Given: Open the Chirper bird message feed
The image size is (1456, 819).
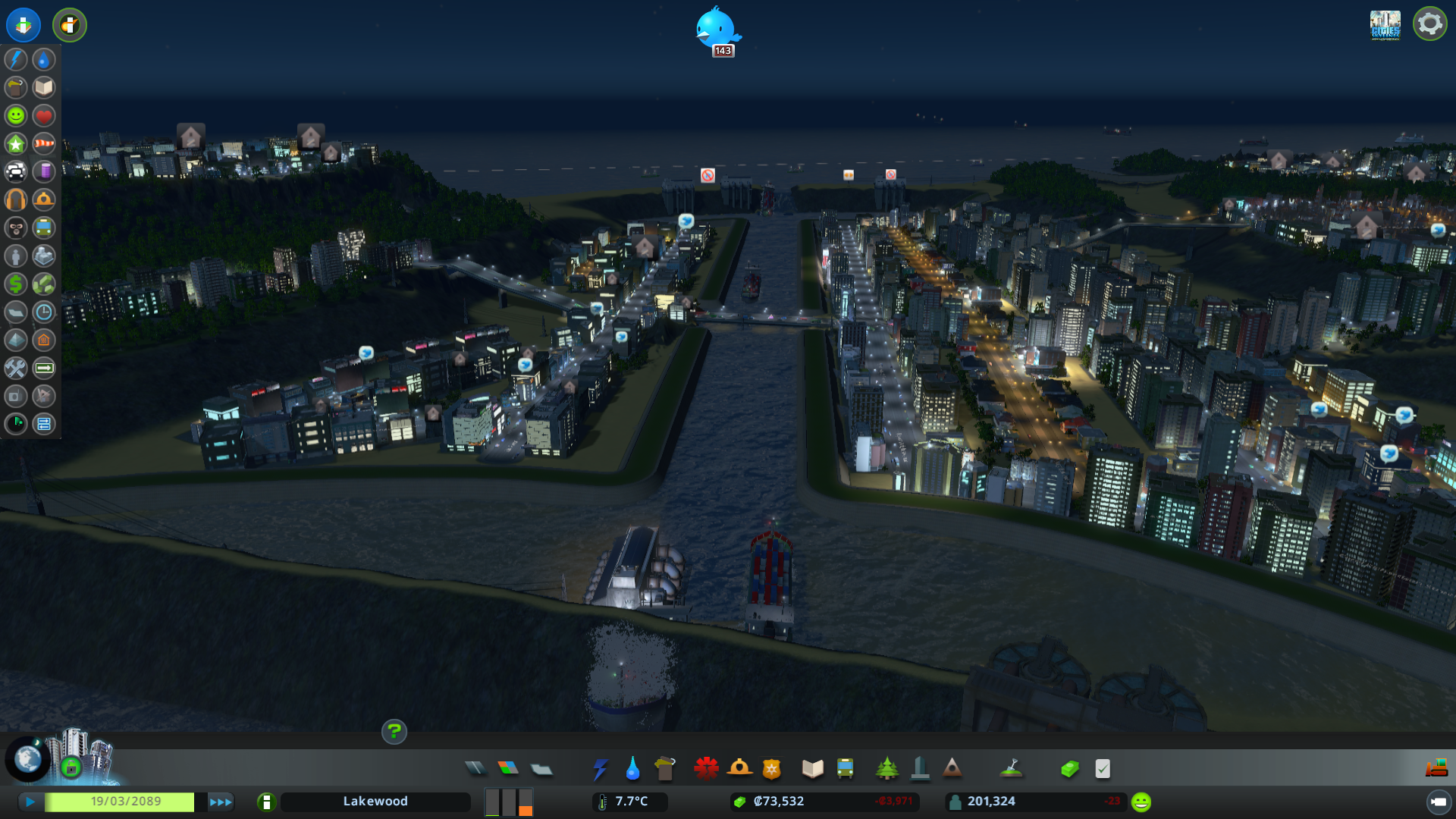Looking at the screenshot, I should pos(716,29).
